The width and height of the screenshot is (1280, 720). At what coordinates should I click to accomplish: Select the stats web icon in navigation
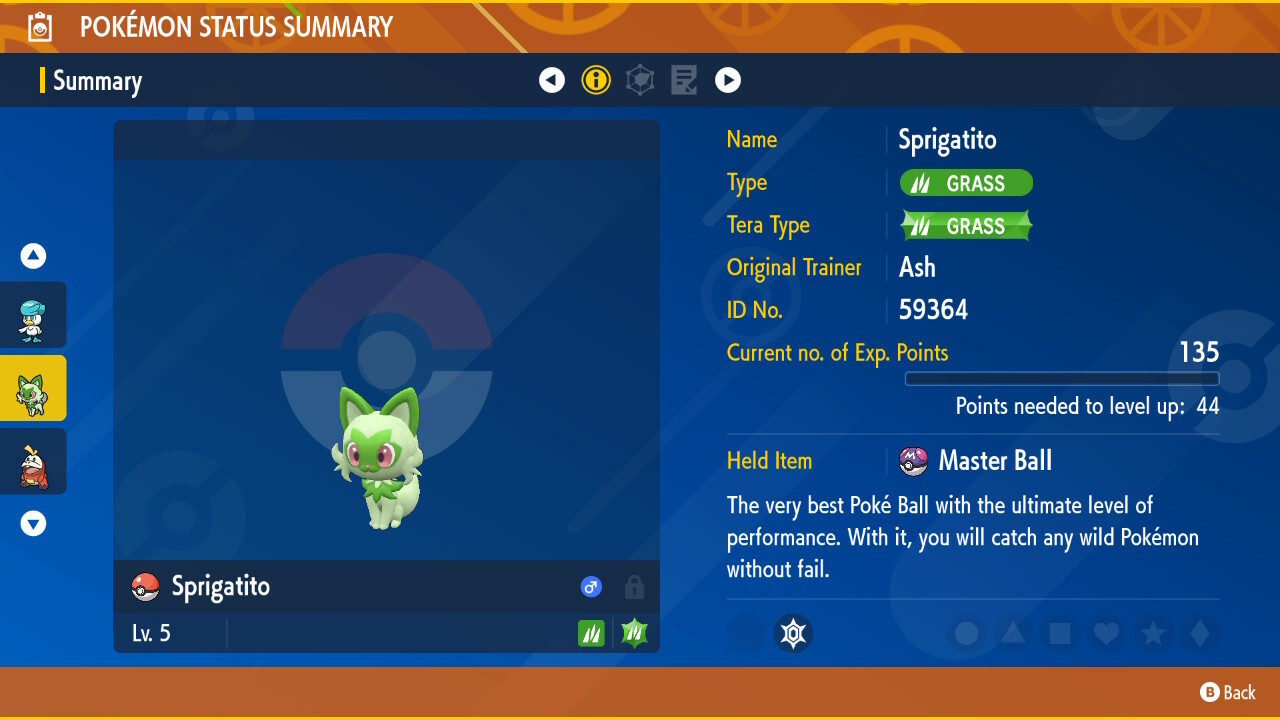[640, 80]
